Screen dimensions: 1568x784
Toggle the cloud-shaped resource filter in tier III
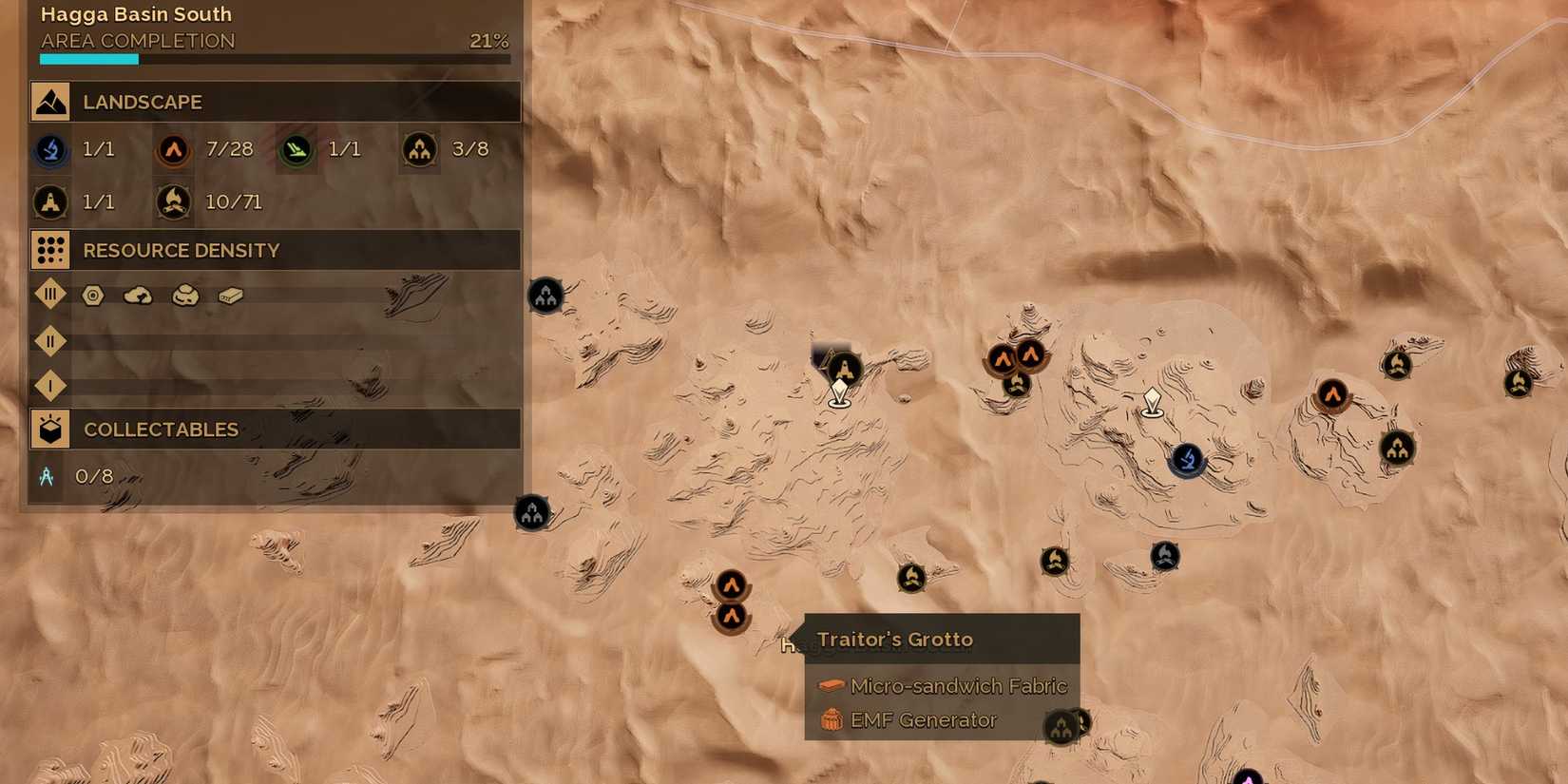[x=136, y=296]
